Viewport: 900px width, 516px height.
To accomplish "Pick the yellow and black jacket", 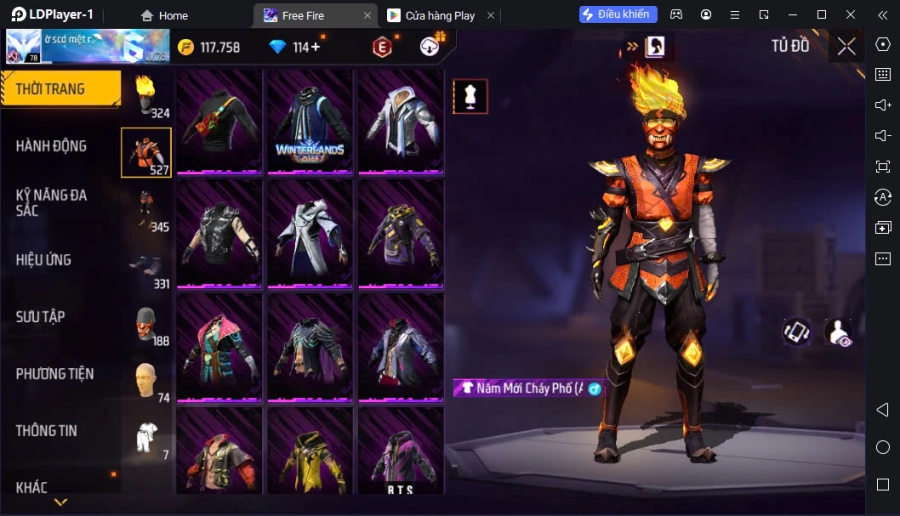I will pyautogui.click(x=310, y=452).
